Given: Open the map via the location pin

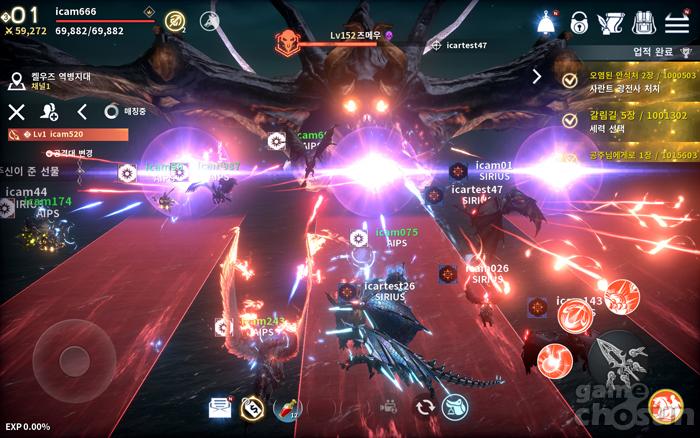Looking at the screenshot, I should click(x=16, y=80).
